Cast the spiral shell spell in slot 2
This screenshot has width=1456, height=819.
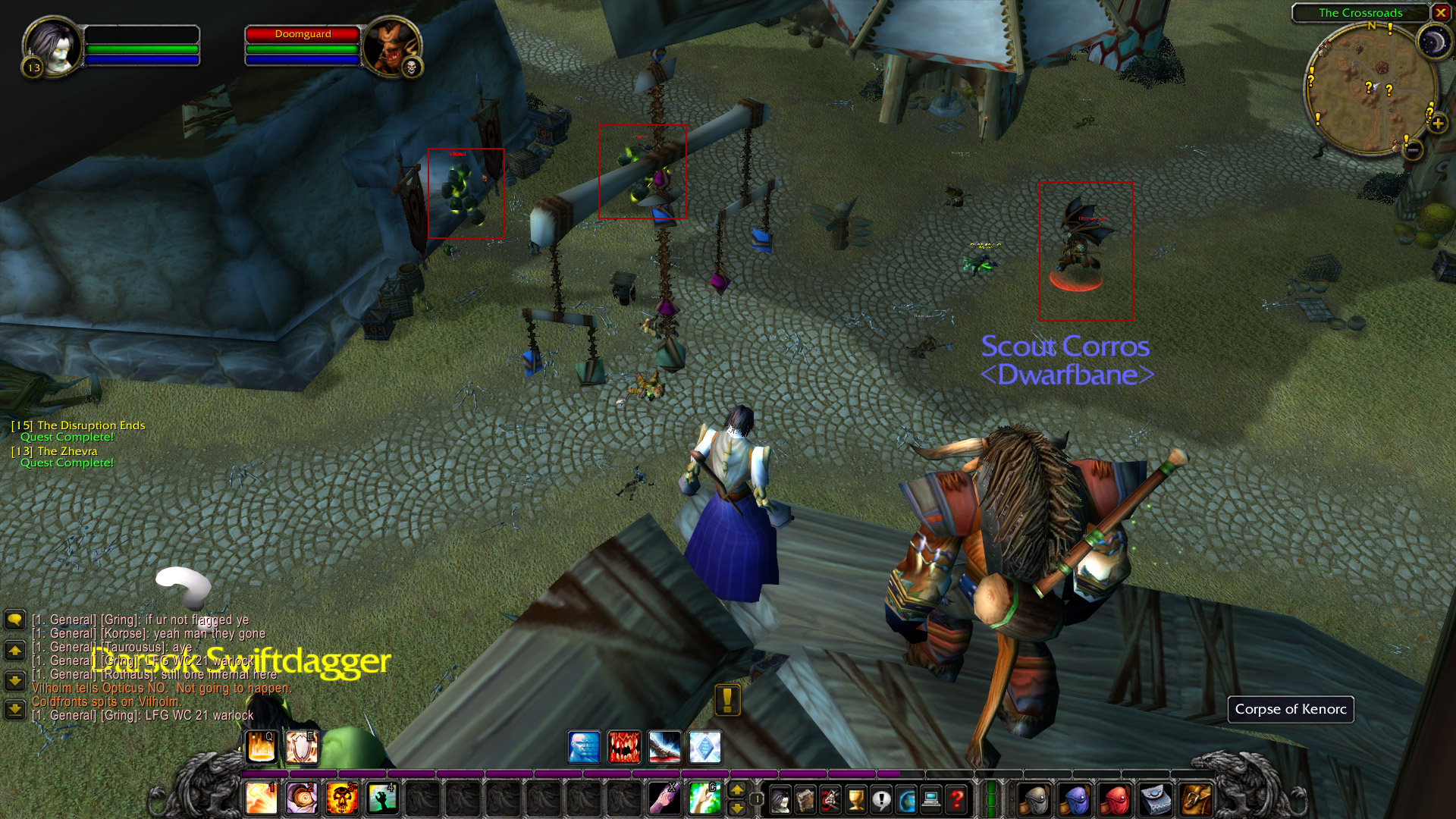(302, 799)
